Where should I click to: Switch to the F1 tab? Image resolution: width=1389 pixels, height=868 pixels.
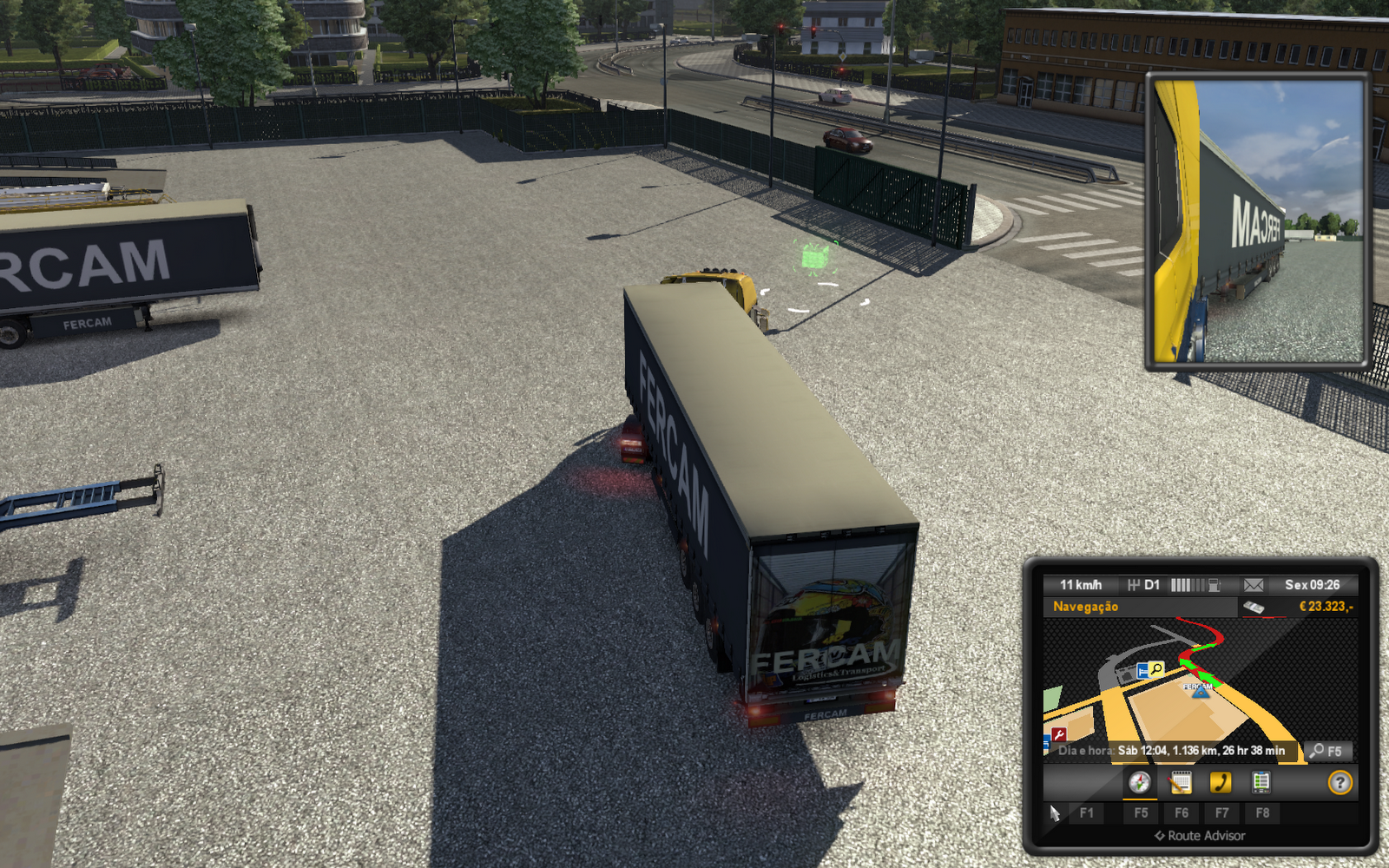pos(1088,812)
